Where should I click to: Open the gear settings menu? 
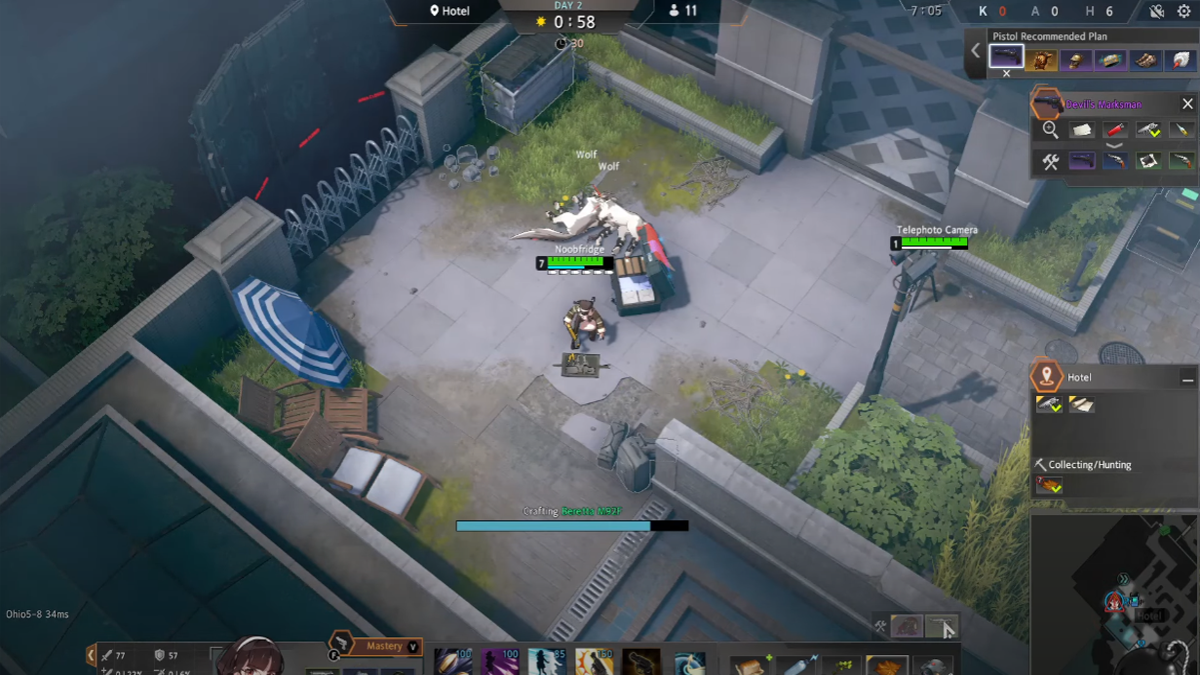(x=1184, y=11)
